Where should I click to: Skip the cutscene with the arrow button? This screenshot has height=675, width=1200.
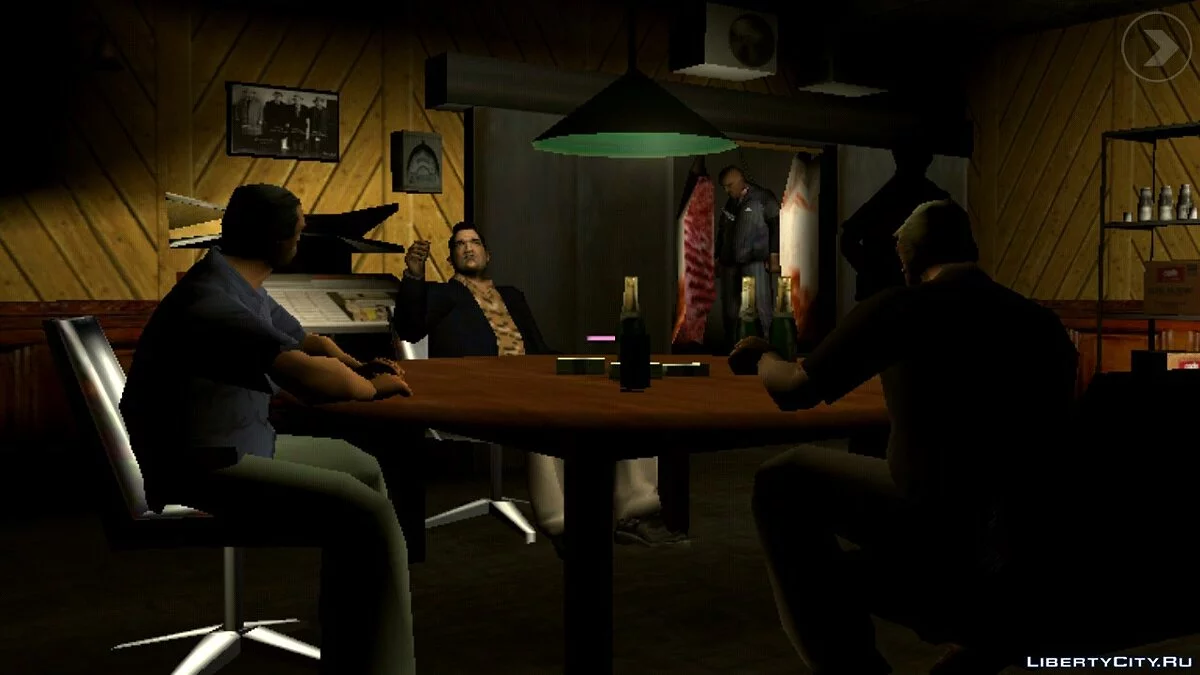coord(1155,46)
